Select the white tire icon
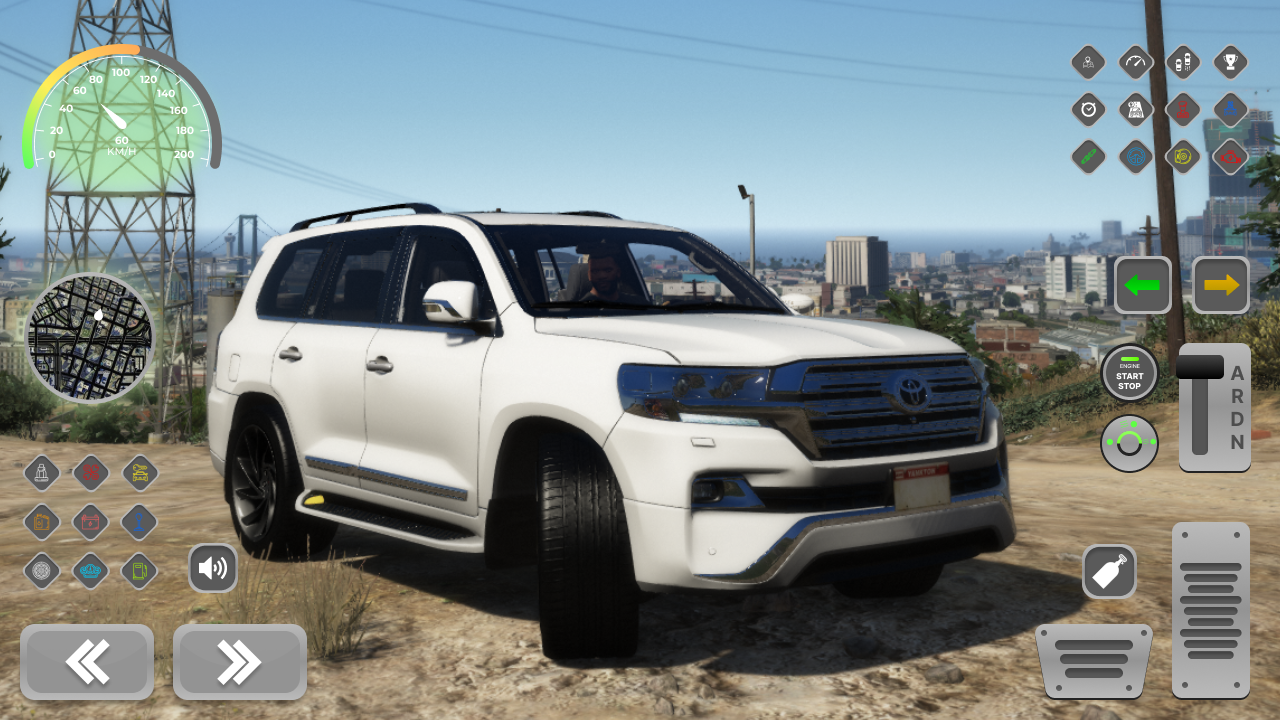Screen dimensions: 1280x720 (x=42, y=571)
